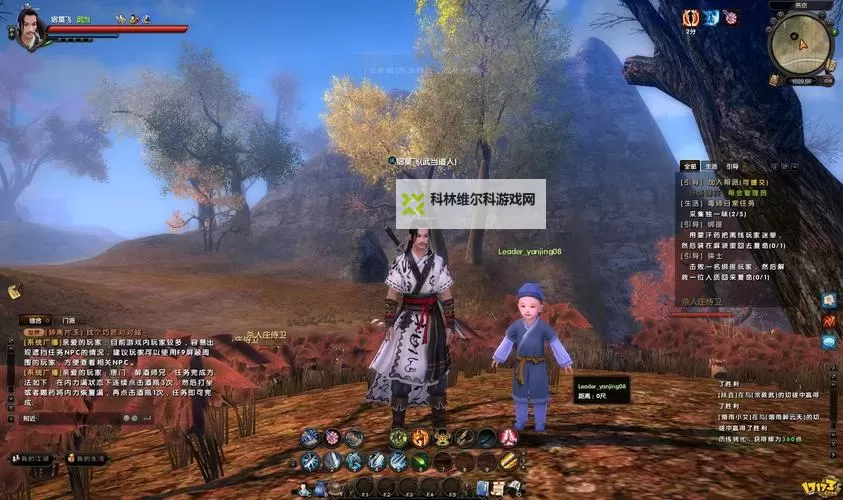
Task: Activate the orange flame skill icon
Action: (x=420, y=437)
